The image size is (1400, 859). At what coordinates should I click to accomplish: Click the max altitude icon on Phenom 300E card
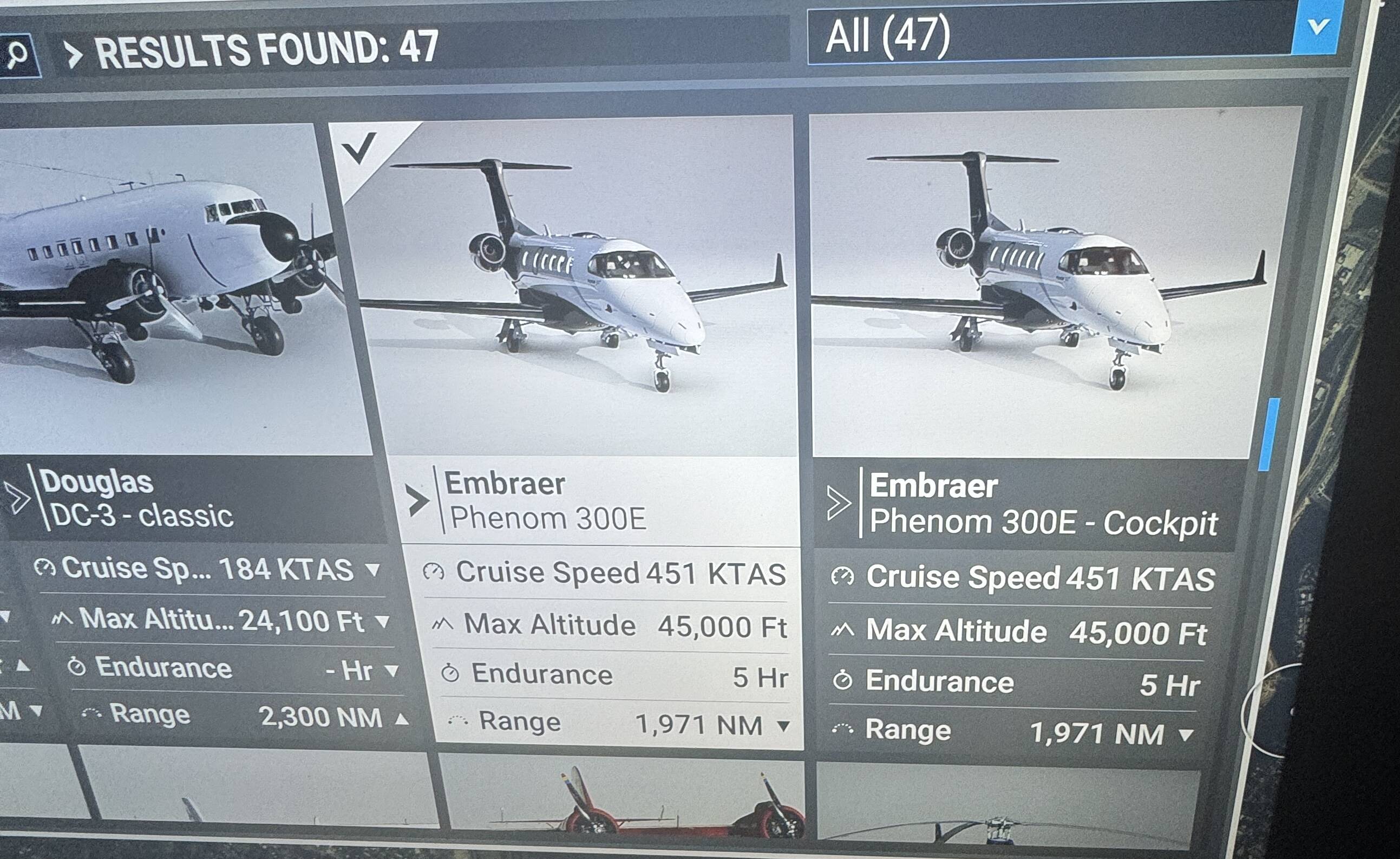443,624
